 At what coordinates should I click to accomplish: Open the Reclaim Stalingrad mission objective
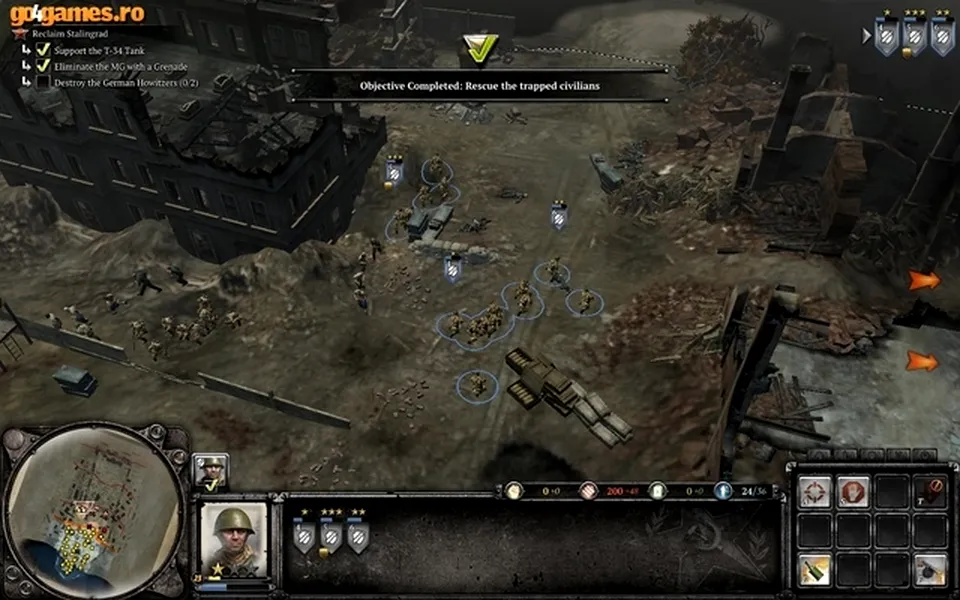click(75, 33)
